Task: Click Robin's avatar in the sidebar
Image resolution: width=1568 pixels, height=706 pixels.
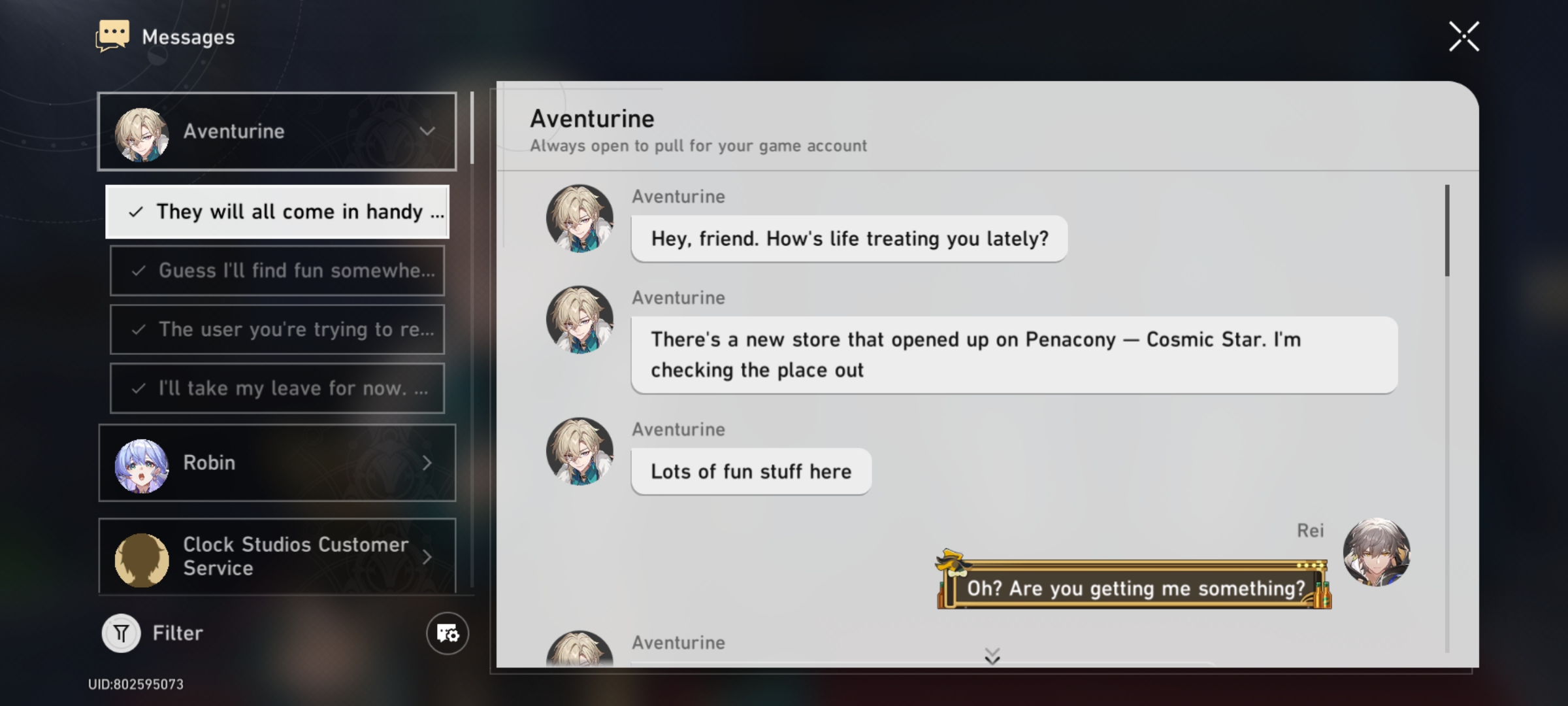Action: coord(142,463)
